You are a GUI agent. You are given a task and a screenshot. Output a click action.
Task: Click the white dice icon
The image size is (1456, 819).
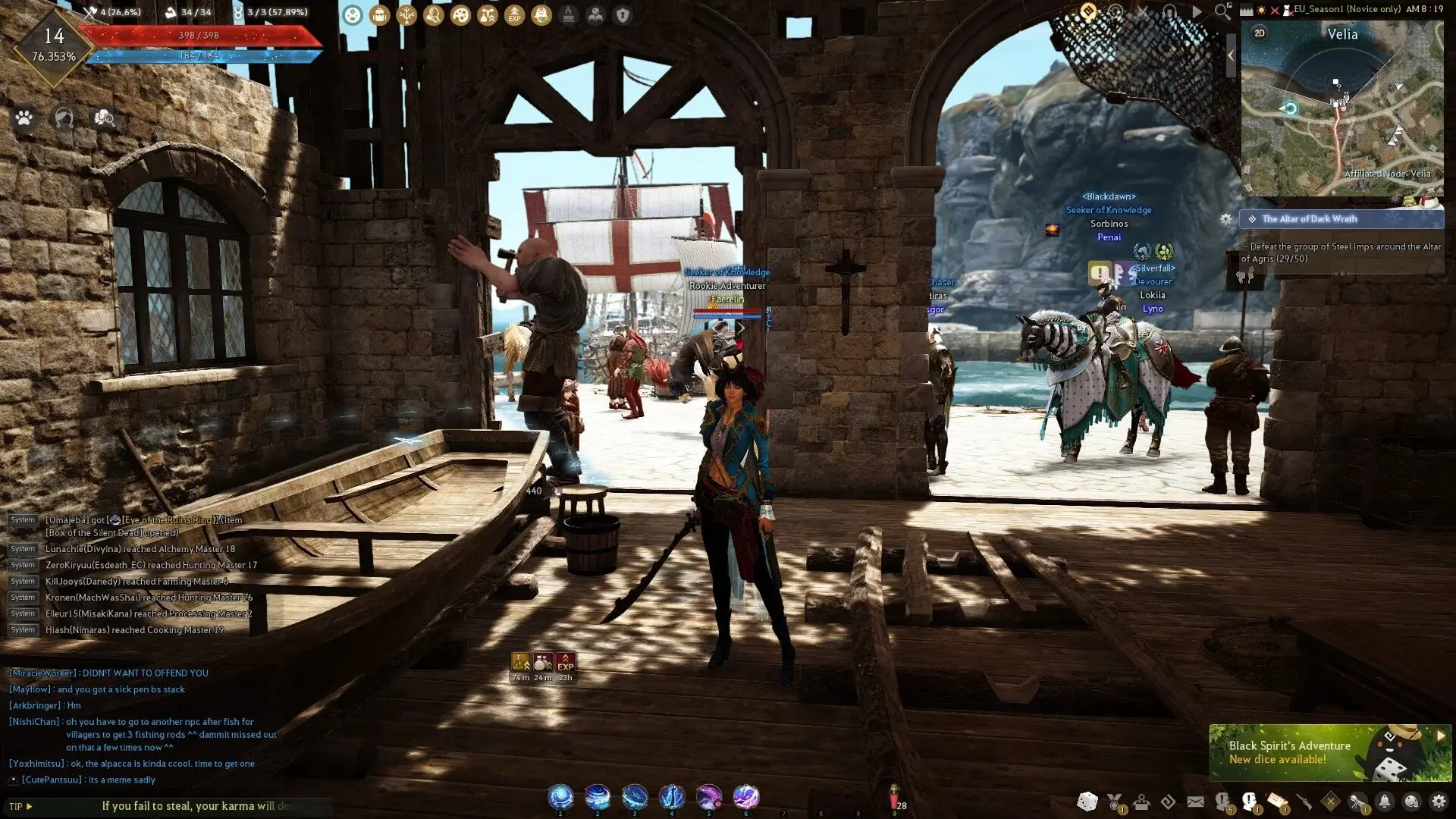(x=1087, y=802)
